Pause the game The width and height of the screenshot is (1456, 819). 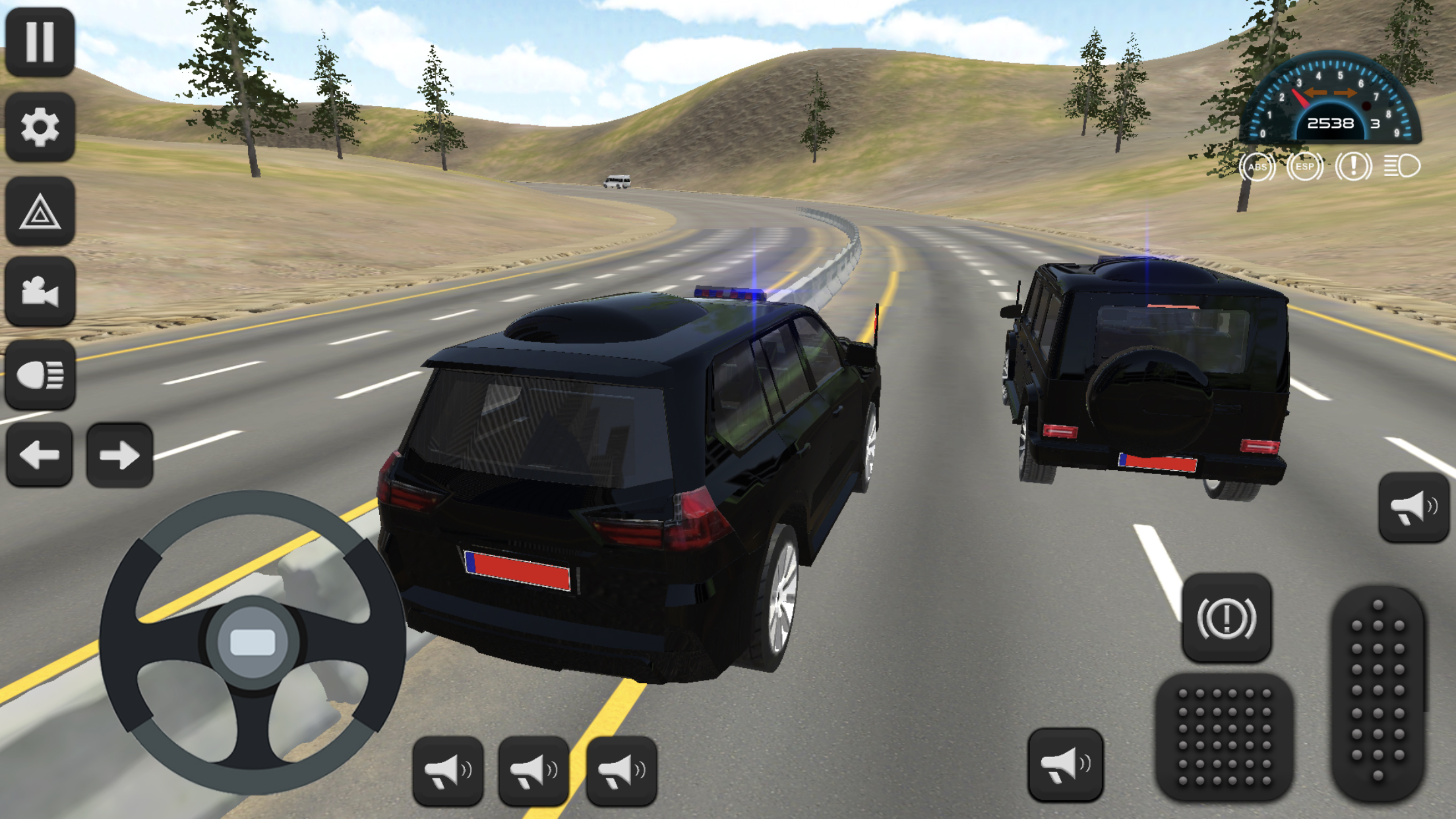click(40, 42)
